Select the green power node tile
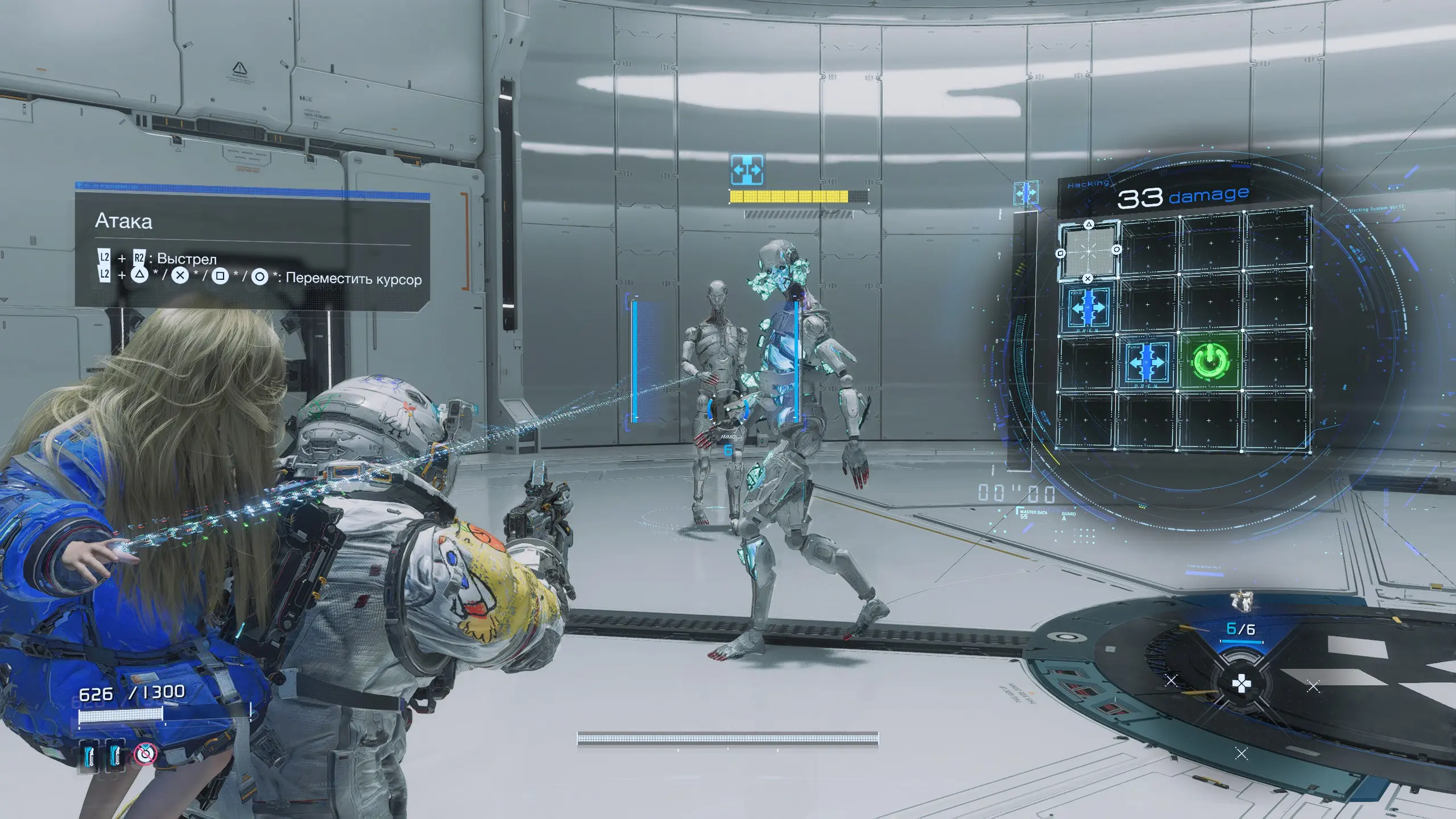The image size is (1456, 819). coord(1210,361)
